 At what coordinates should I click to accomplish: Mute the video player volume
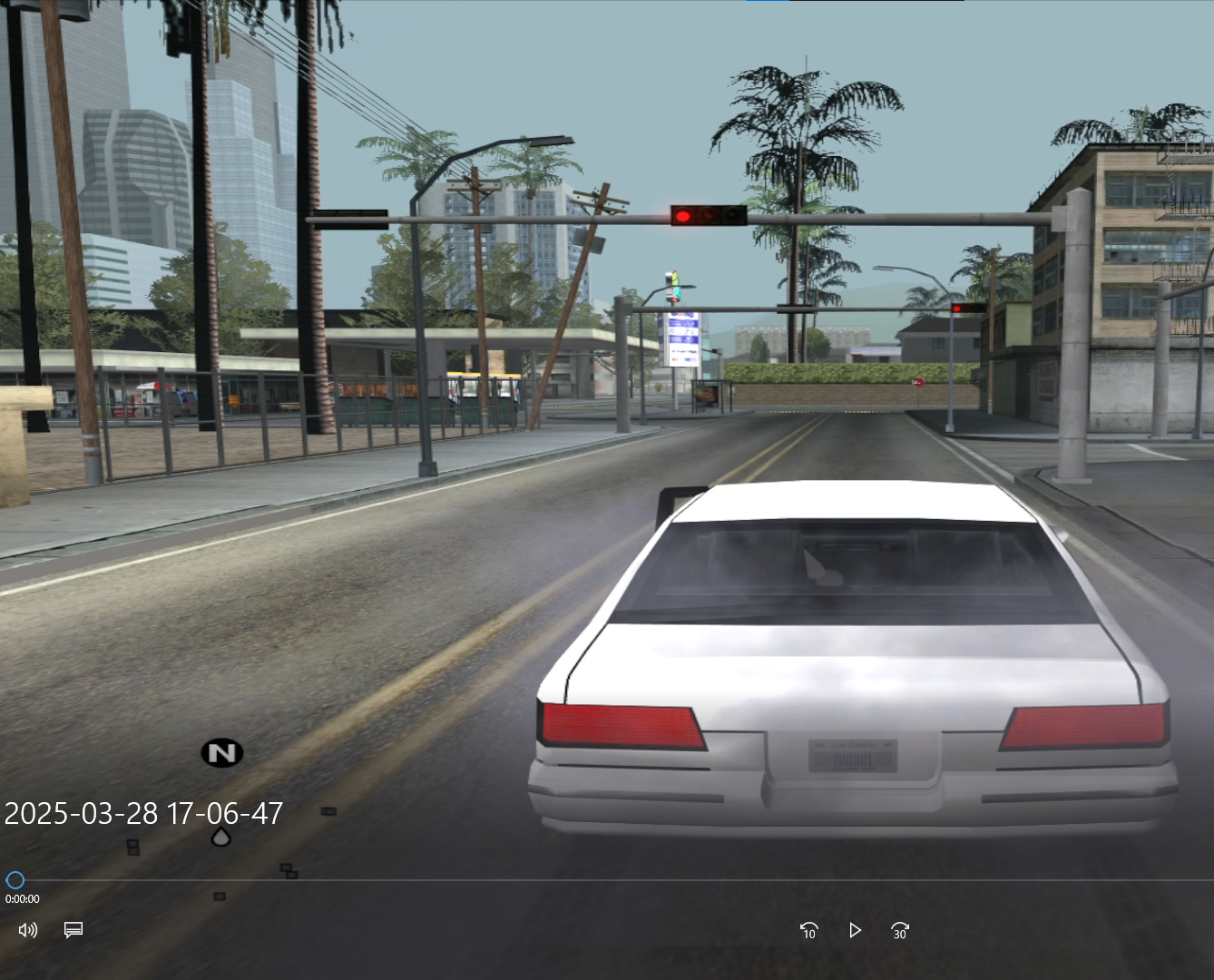click(28, 930)
